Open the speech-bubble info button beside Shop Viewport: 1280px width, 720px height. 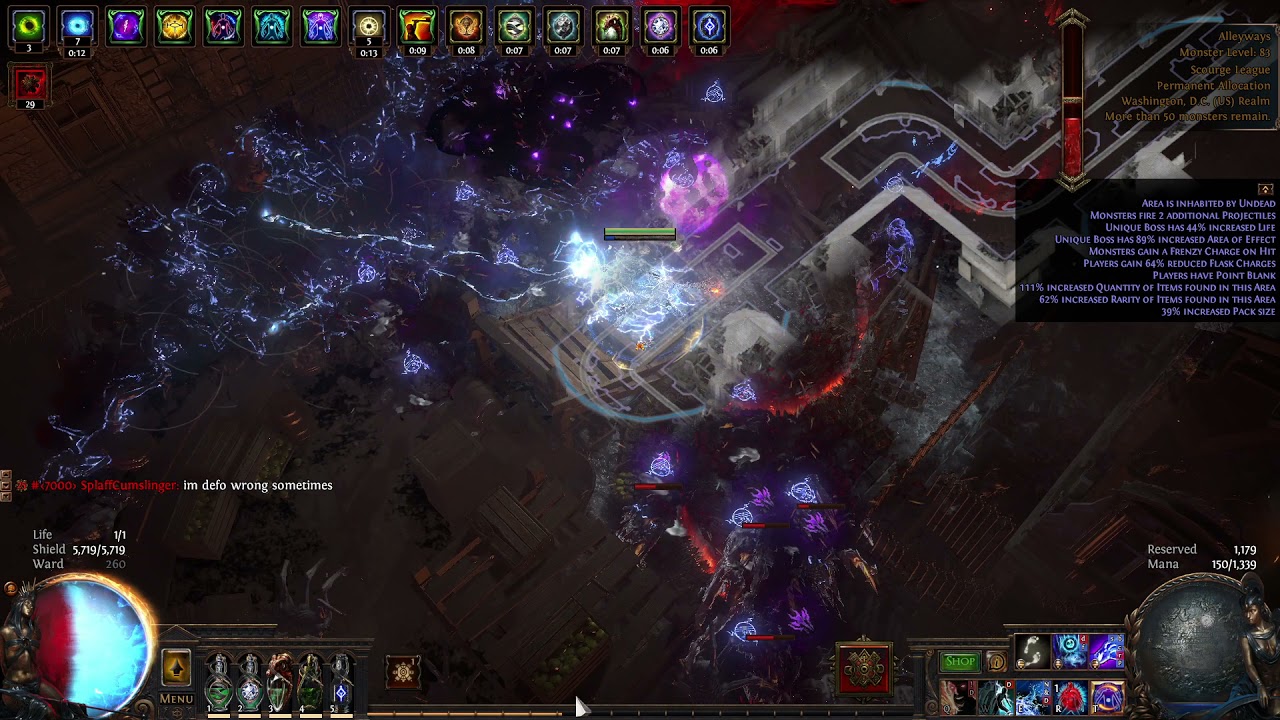(996, 662)
